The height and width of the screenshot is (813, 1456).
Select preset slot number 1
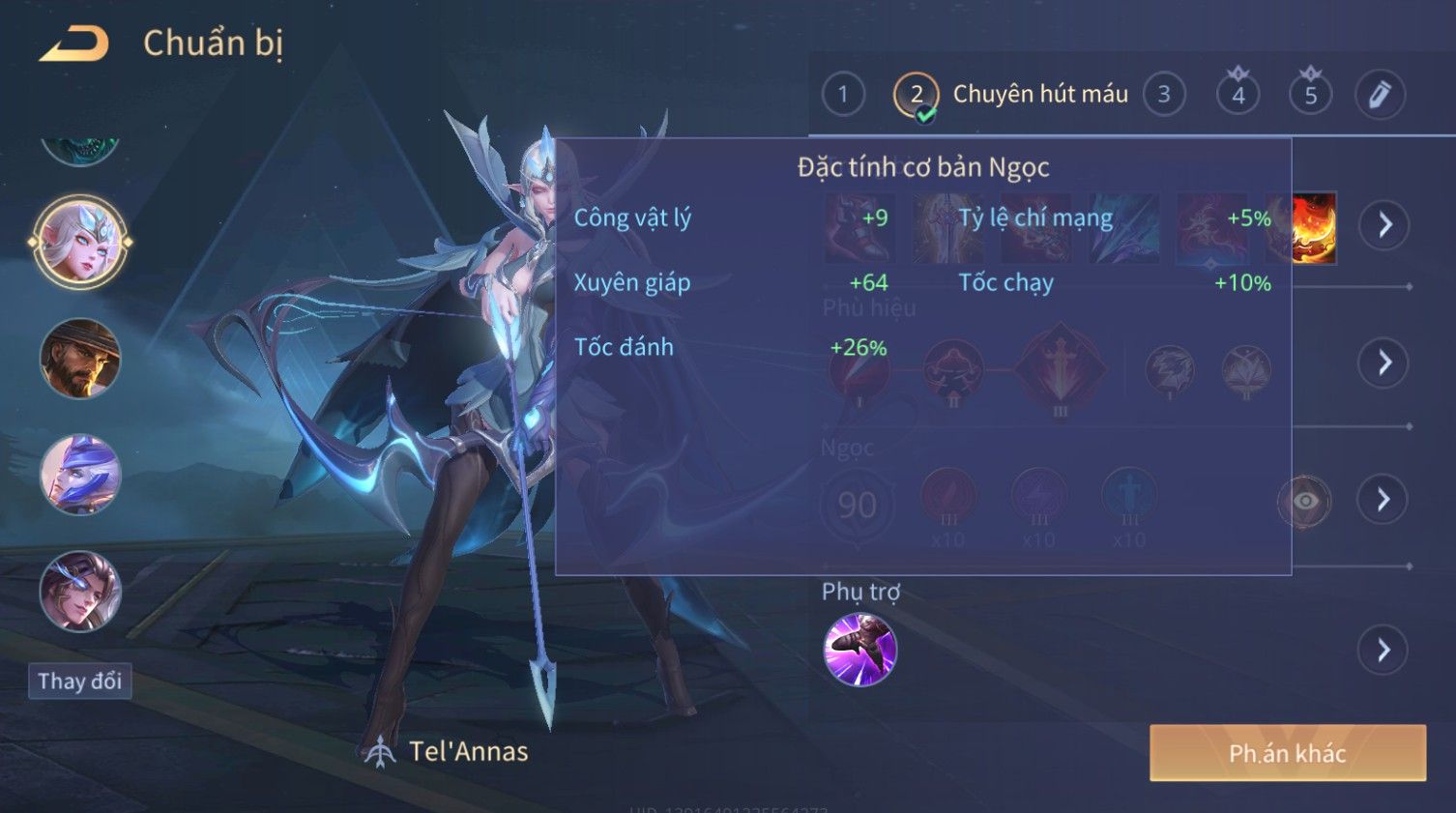(843, 95)
